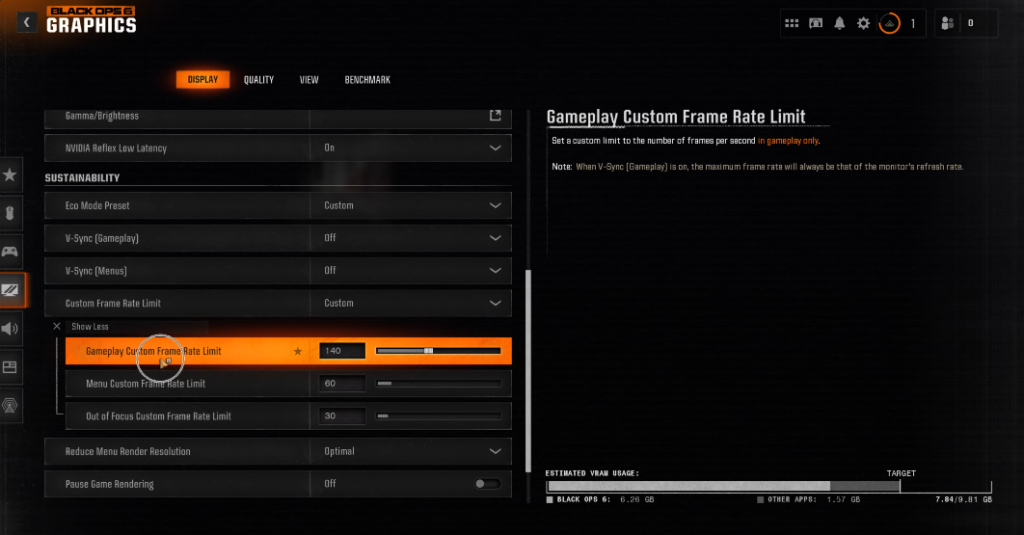
Task: Select the Benchmark tab
Action: 367,80
